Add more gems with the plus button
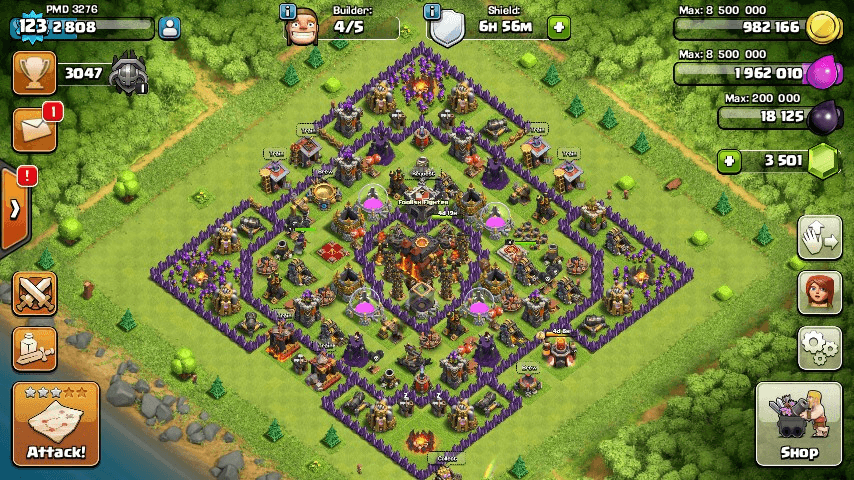The image size is (854, 480). (x=730, y=160)
